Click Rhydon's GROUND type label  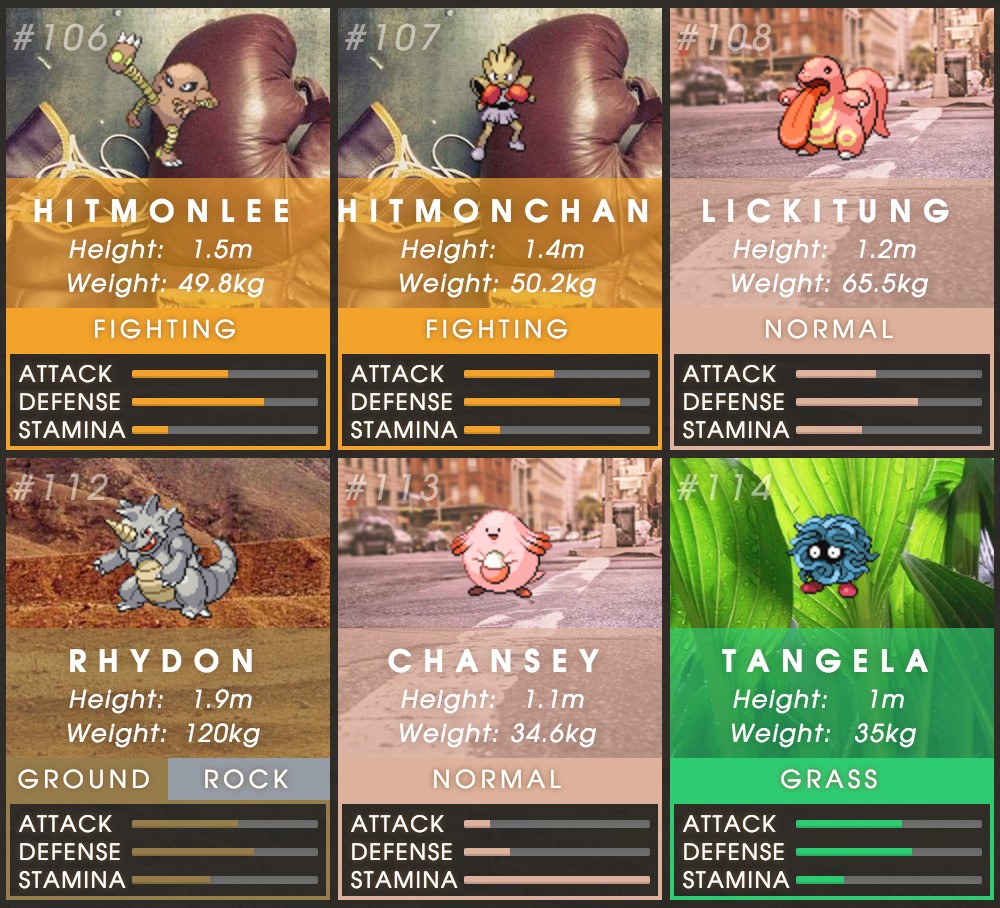pos(85,779)
